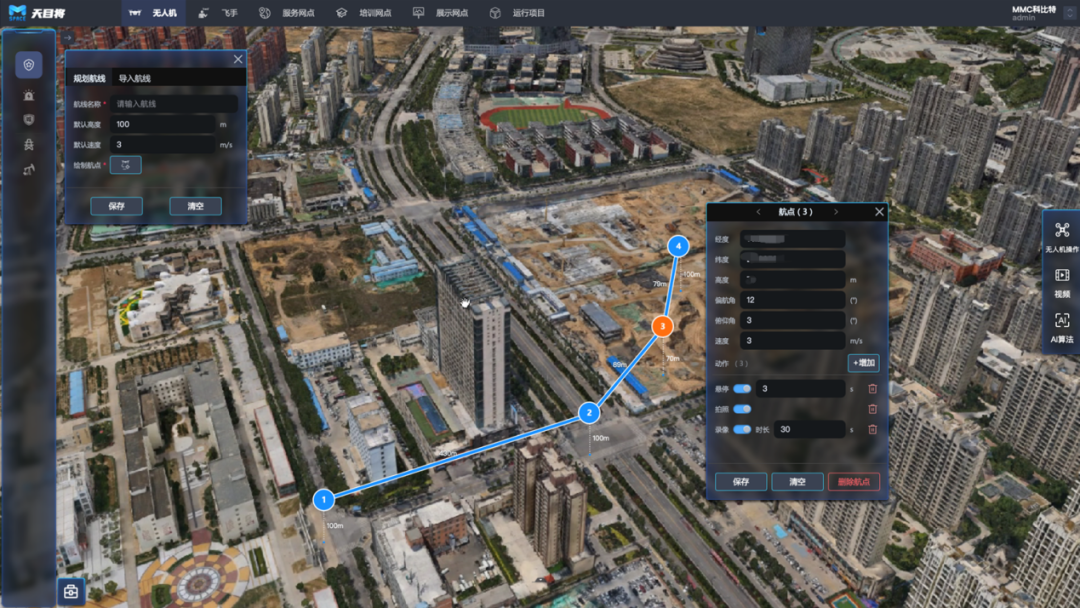Close the route planning panel

pos(238,59)
